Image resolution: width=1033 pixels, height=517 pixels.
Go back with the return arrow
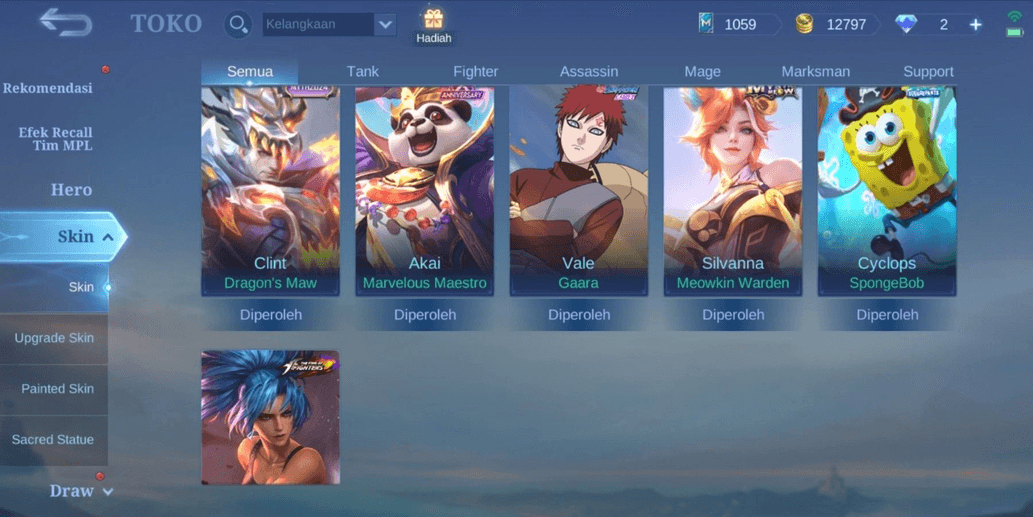[x=66, y=22]
